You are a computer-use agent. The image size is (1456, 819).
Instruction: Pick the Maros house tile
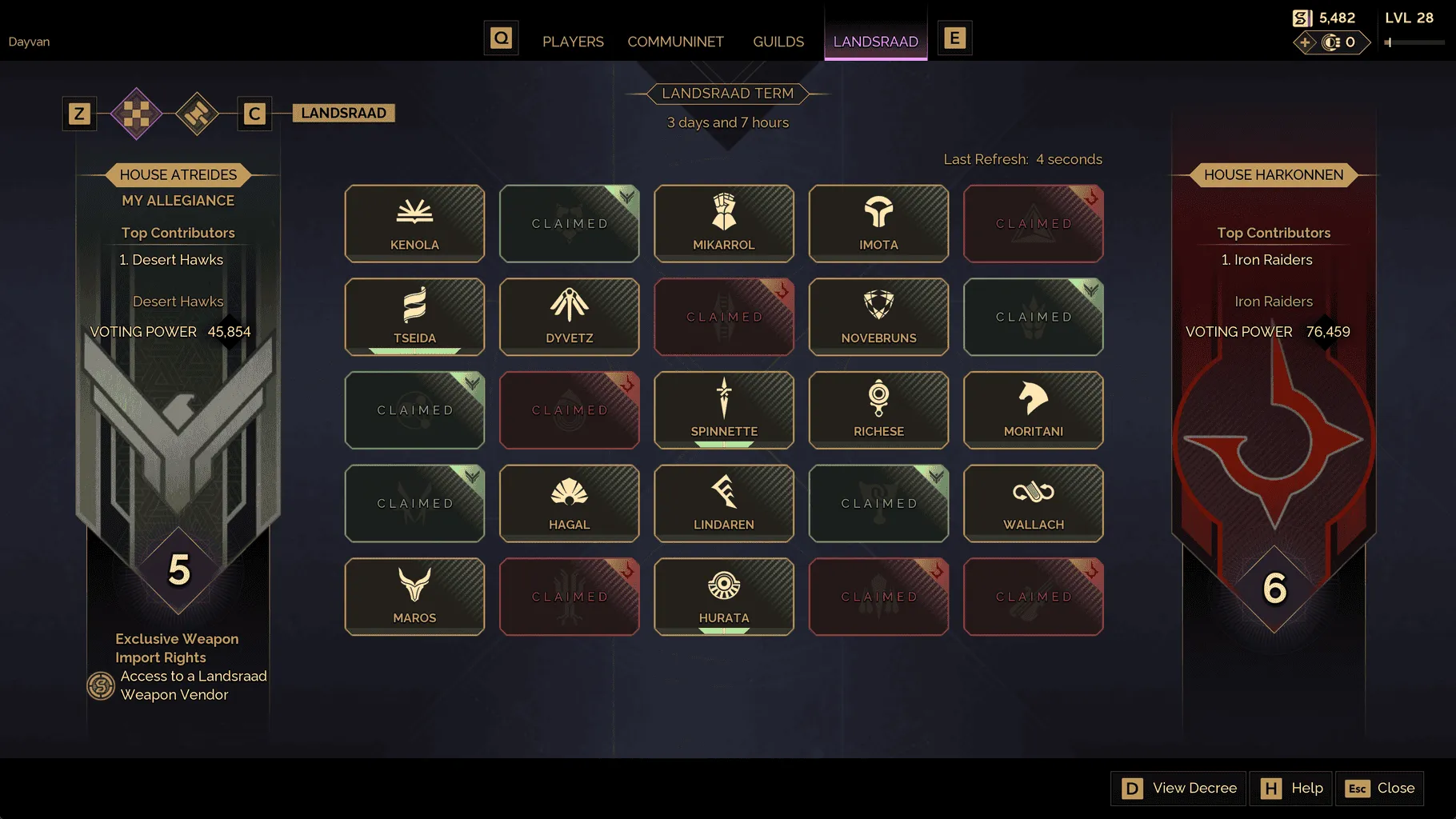click(414, 597)
